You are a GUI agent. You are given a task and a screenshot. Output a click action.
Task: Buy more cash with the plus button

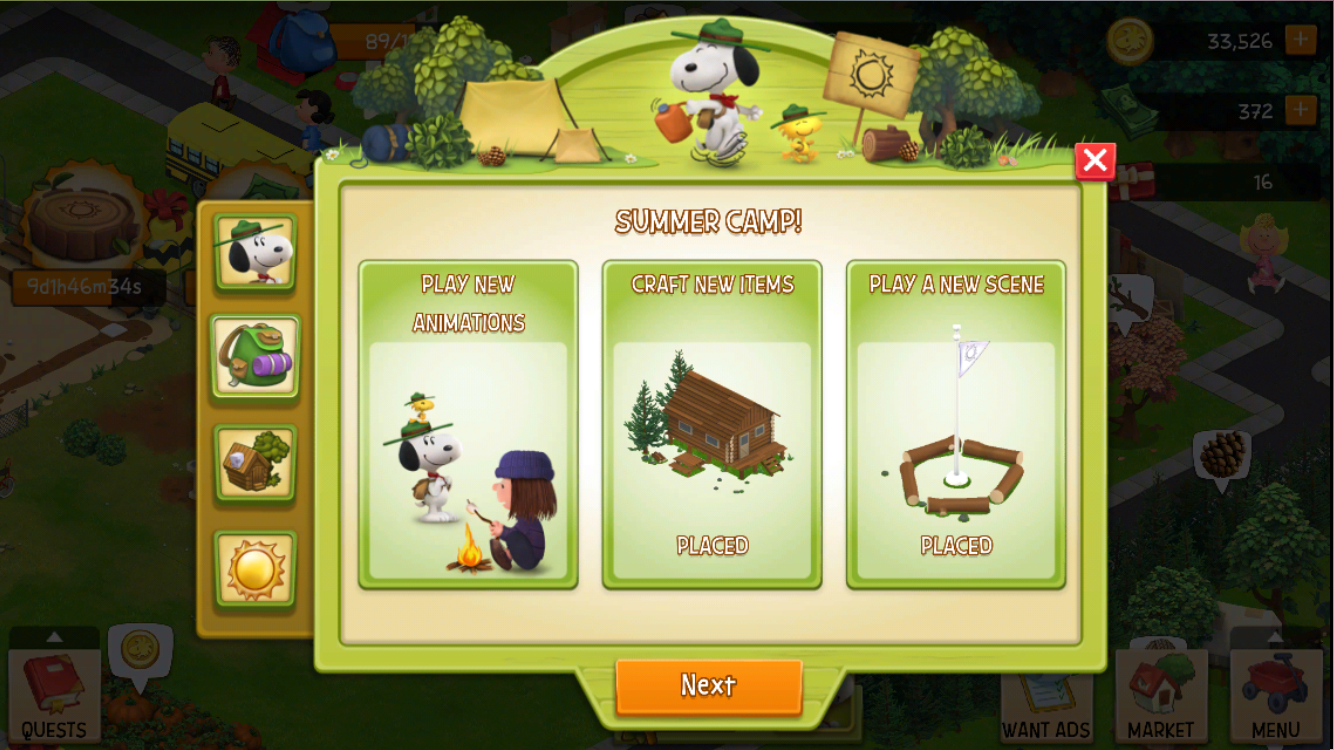(1300, 110)
